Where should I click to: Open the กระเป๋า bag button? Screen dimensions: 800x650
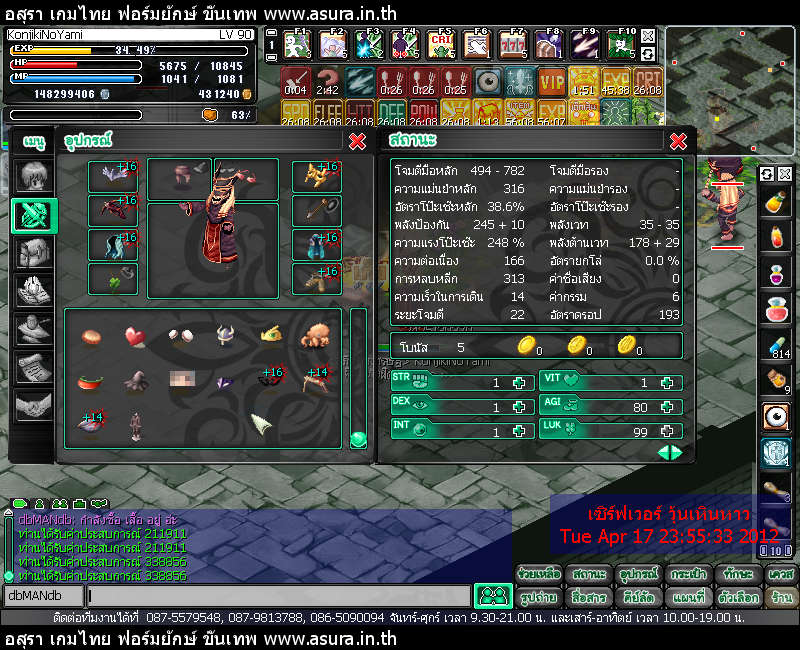point(690,575)
